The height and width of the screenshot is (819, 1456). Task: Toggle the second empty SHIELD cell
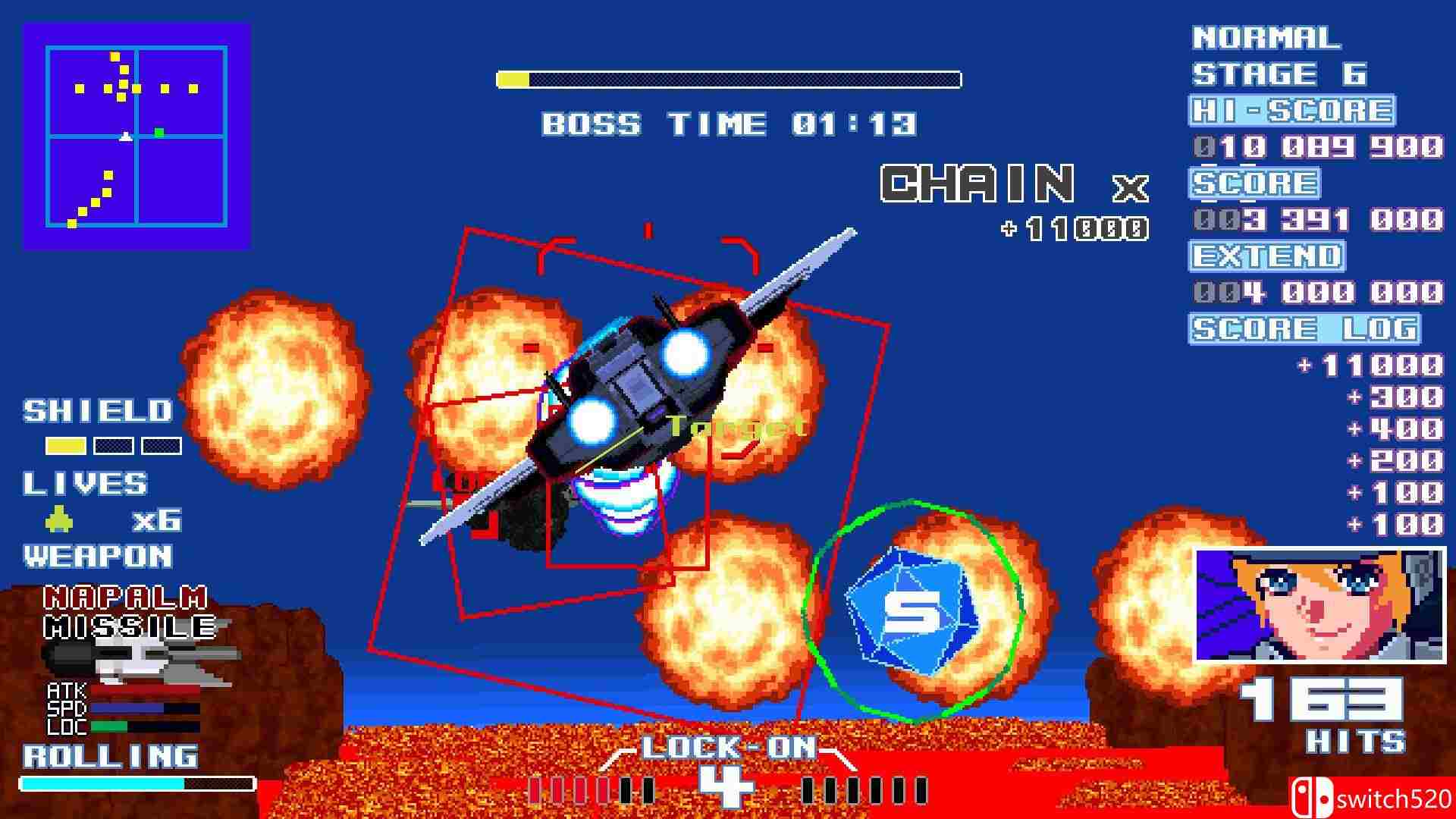112,446
